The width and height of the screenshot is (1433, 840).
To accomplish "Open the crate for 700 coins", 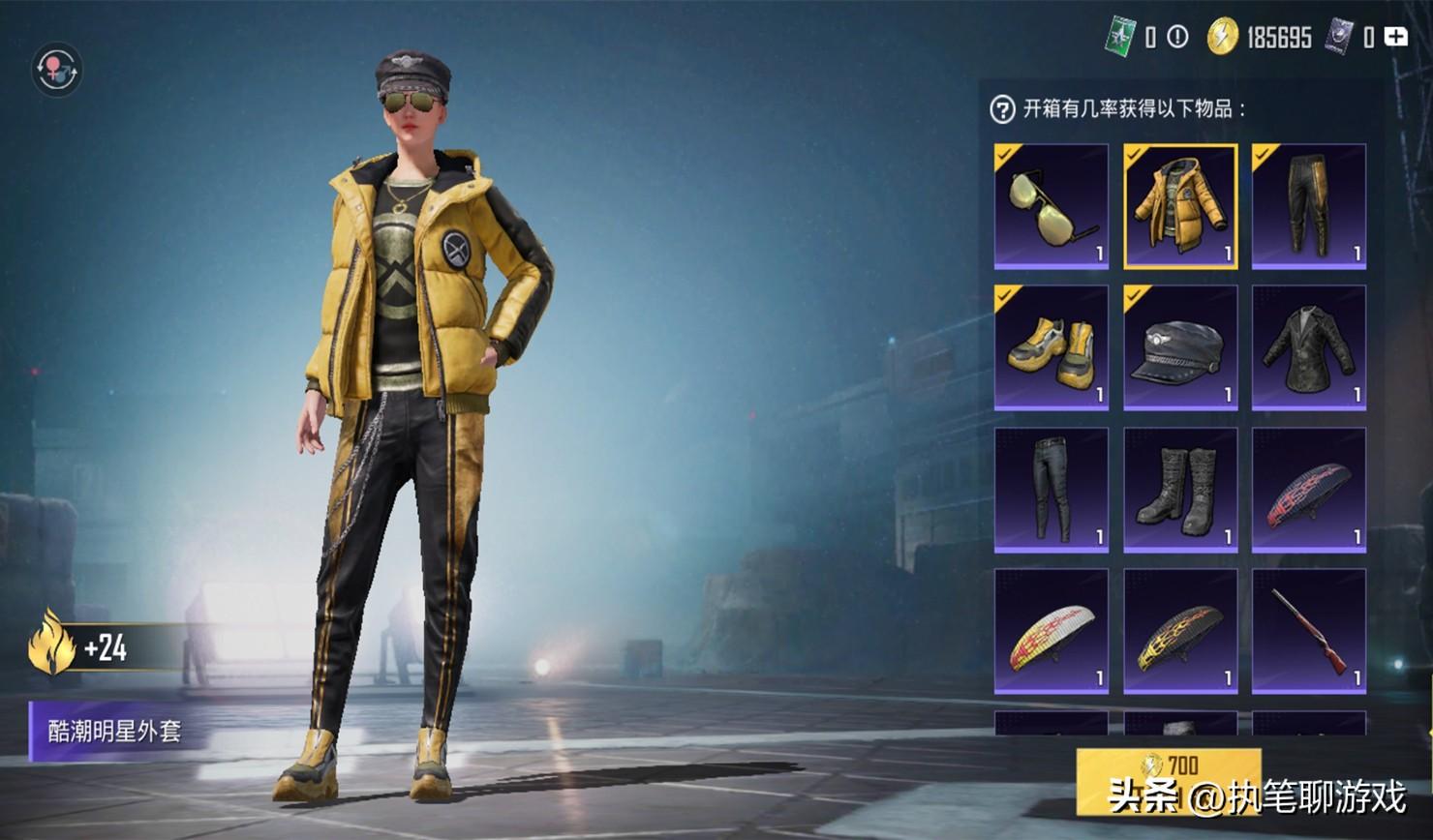I will coord(1169,779).
